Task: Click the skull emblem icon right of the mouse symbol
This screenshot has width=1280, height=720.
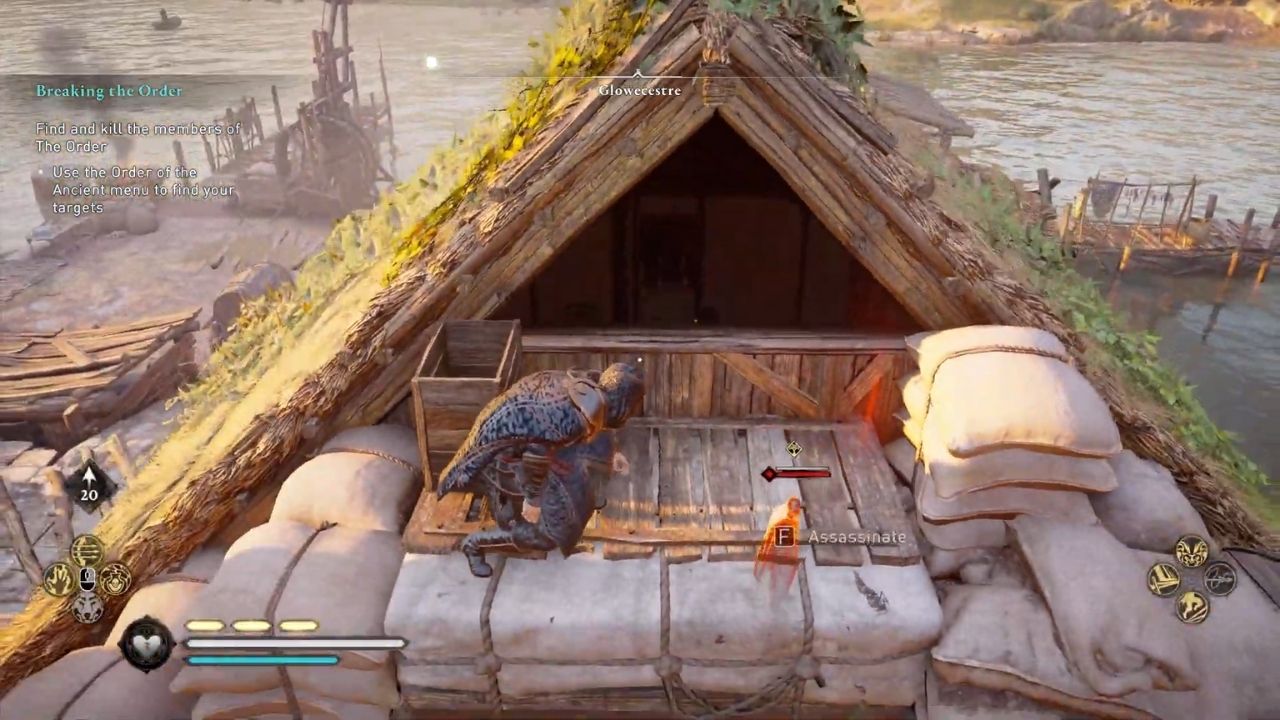Action: pyautogui.click(x=116, y=580)
